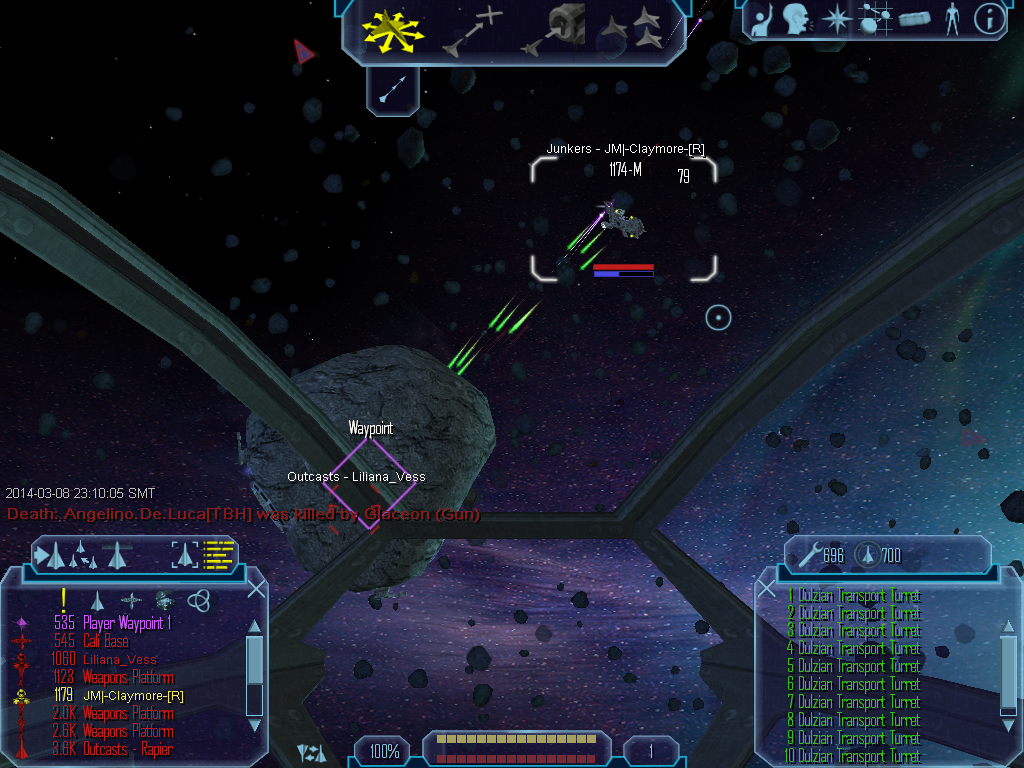Choose Outcasts - Rapier from contact list
The width and height of the screenshot is (1024, 768).
[127, 749]
